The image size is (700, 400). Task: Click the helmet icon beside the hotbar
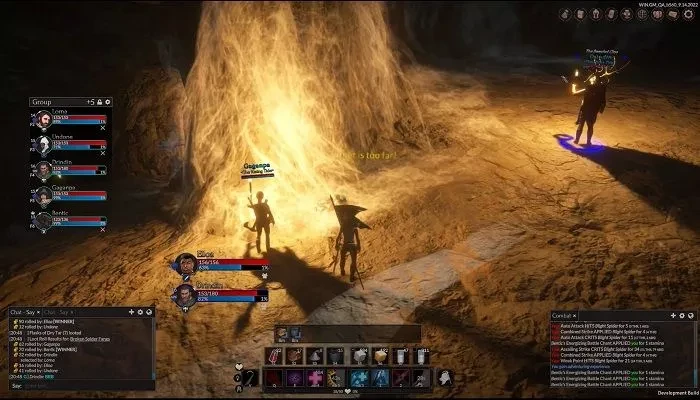click(446, 376)
